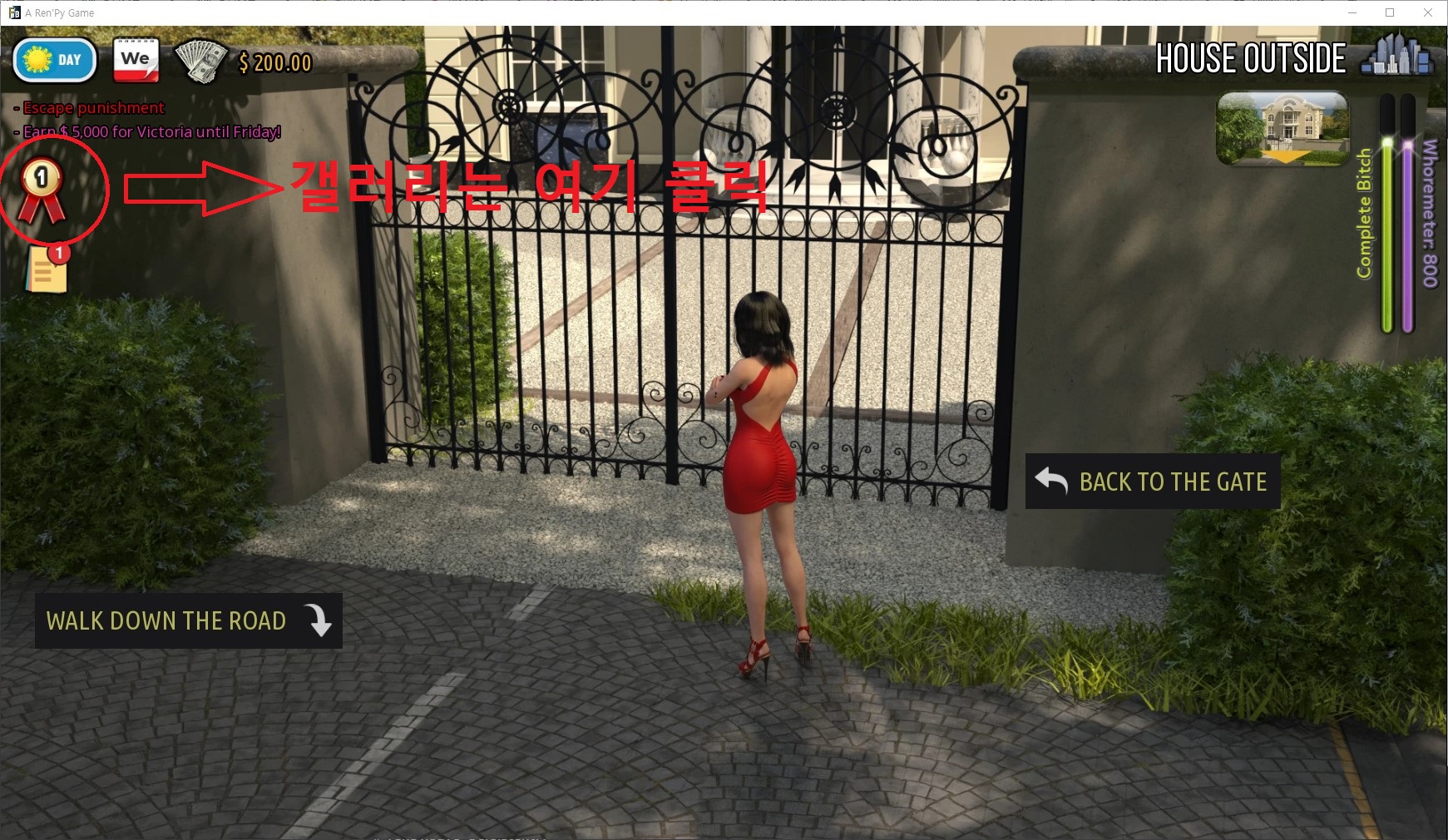Select the house thumbnail with yellow arrow
The width and height of the screenshot is (1448, 840).
[1282, 128]
